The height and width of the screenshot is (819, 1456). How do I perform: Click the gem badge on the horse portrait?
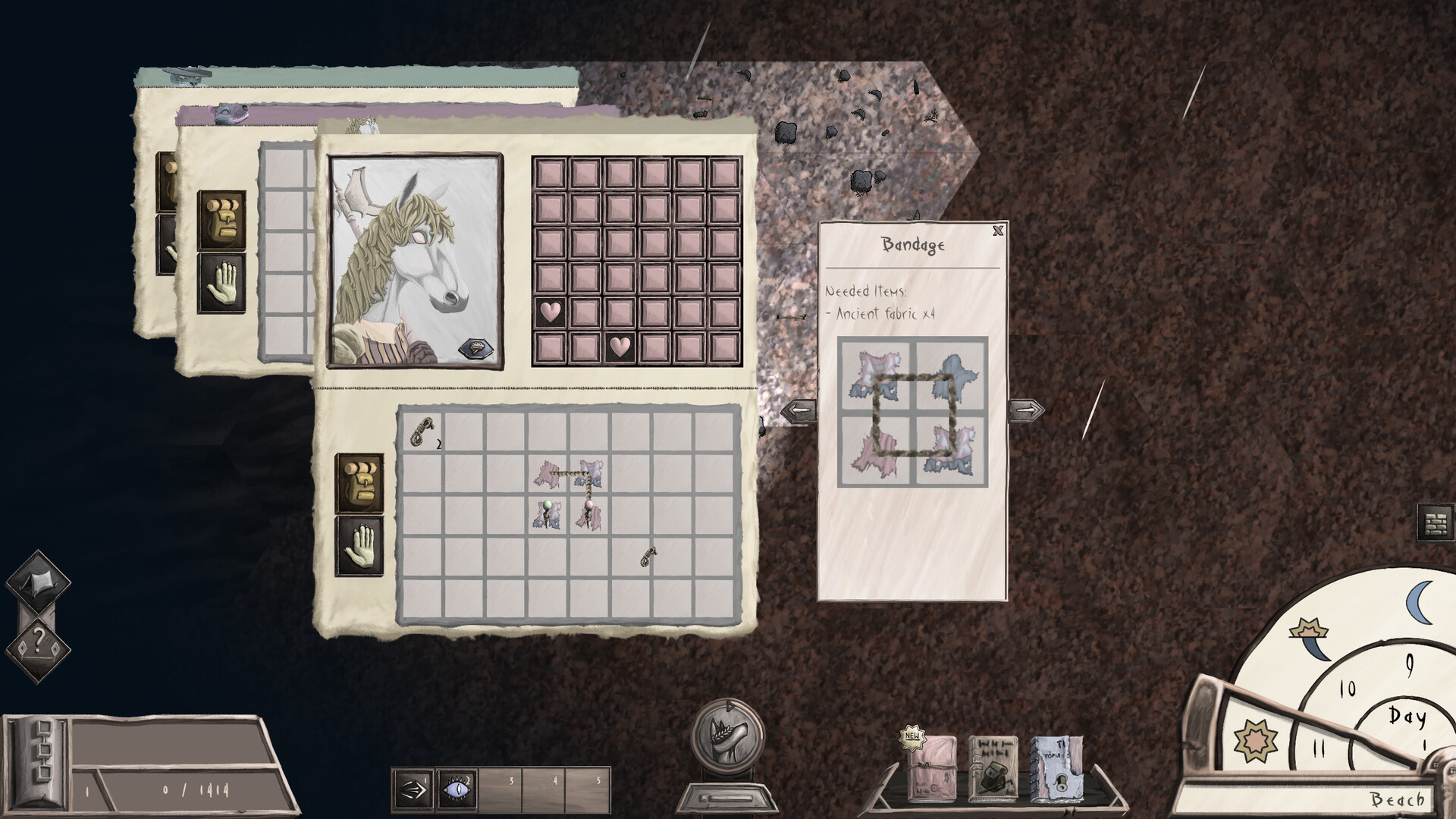click(476, 348)
